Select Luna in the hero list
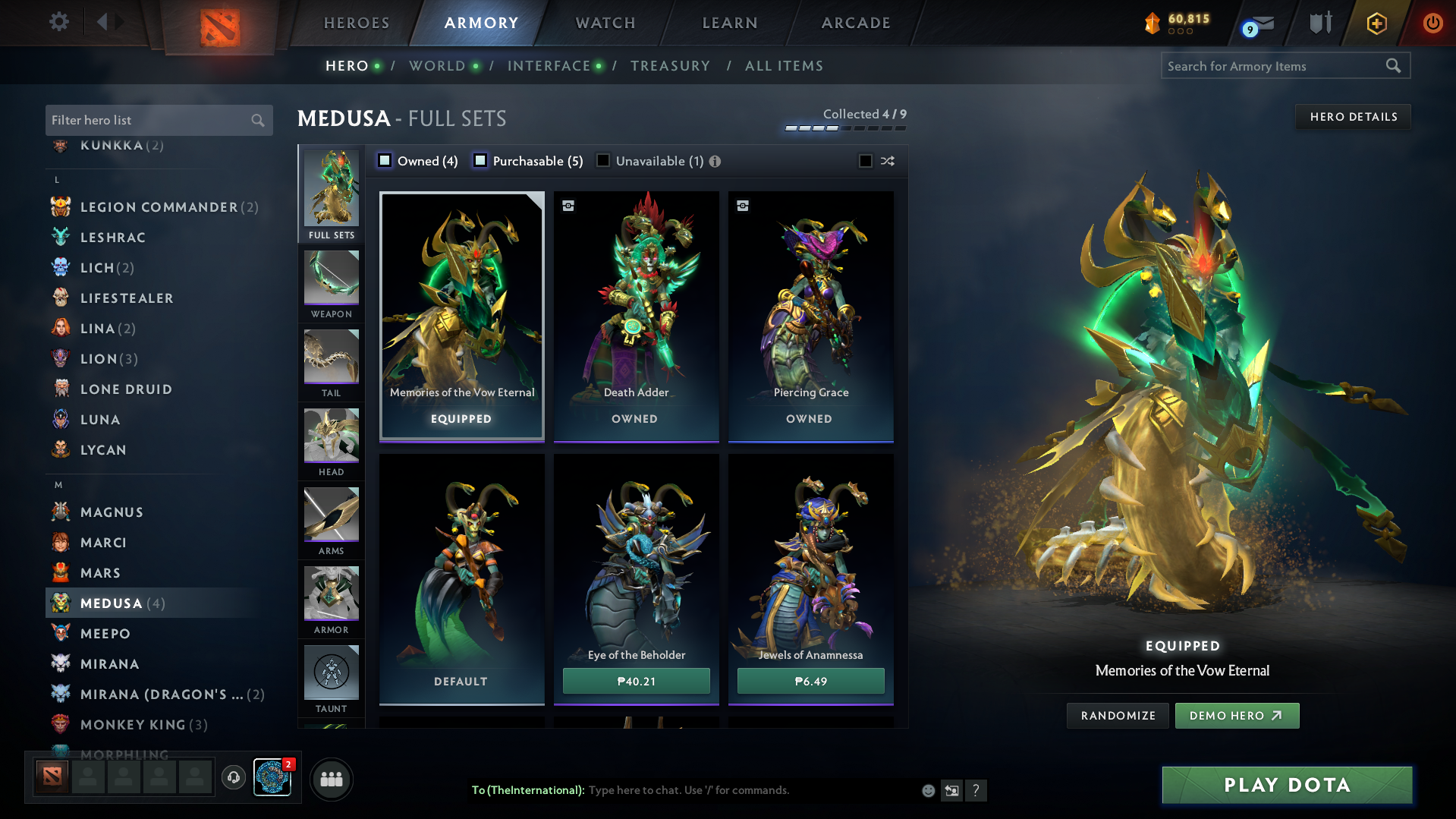This screenshot has width=1456, height=819. pyautogui.click(x=99, y=419)
